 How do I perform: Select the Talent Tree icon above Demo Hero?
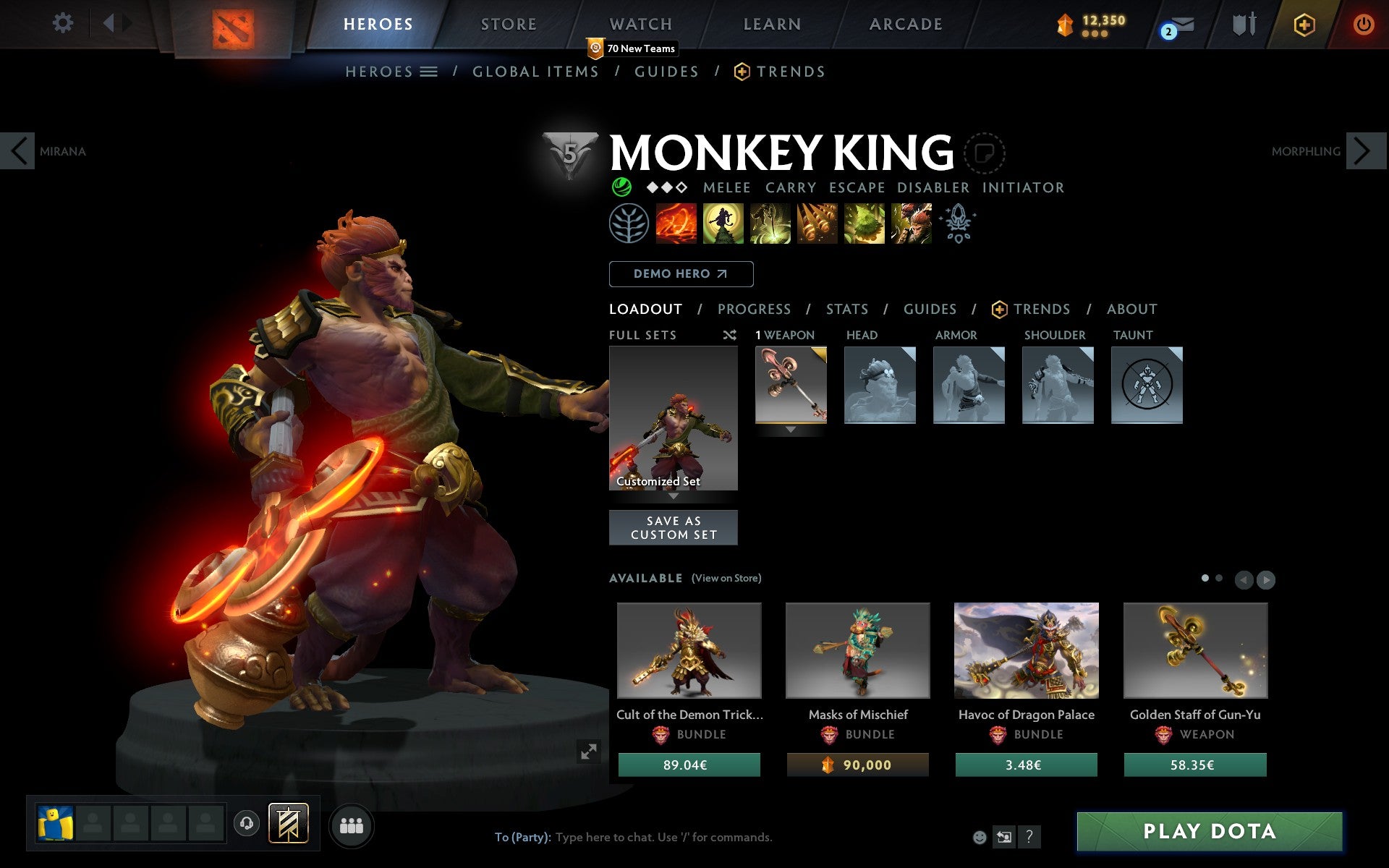tap(629, 224)
